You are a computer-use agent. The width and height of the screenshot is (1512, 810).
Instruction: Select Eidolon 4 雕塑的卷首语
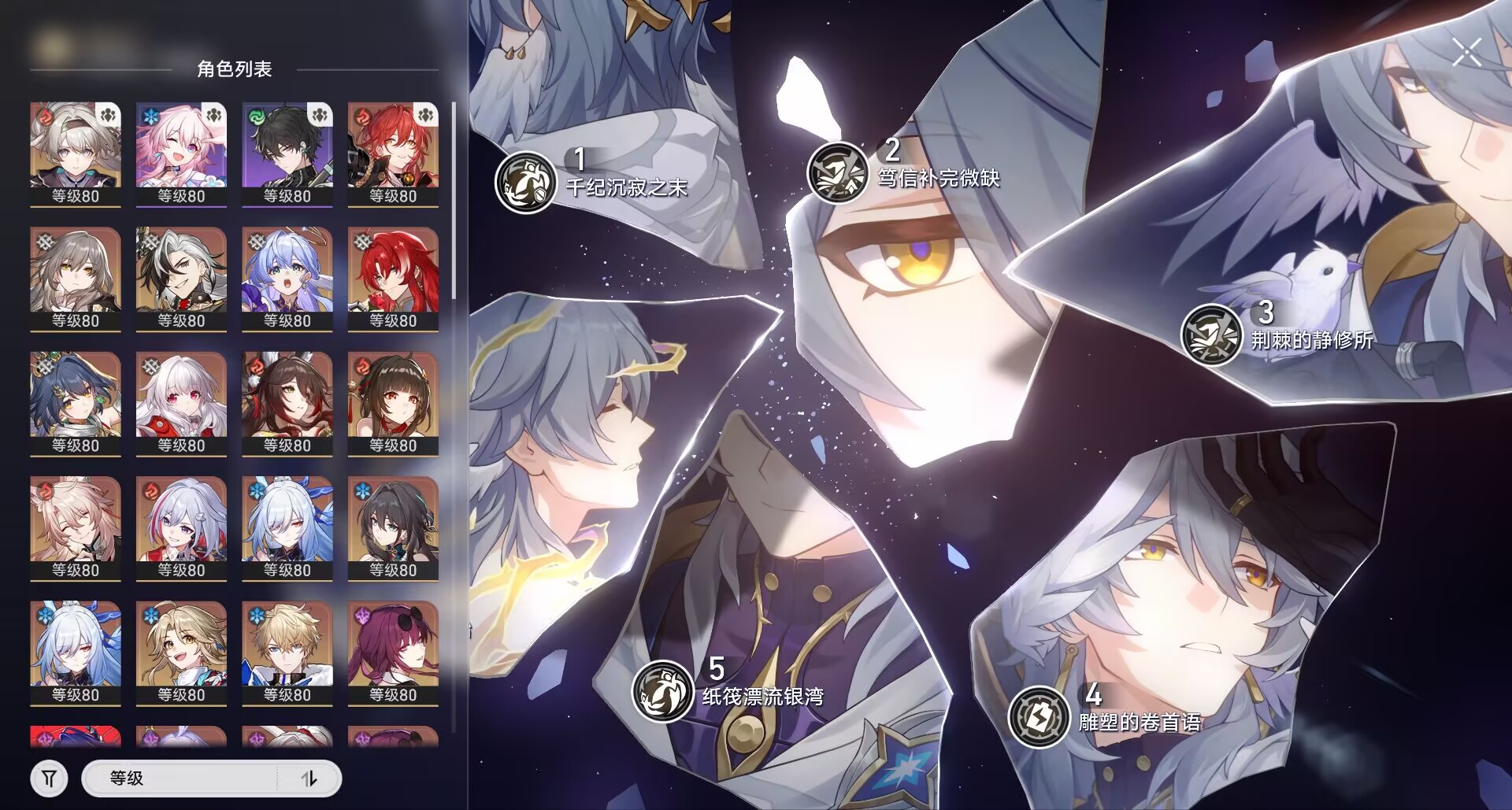(x=1039, y=716)
